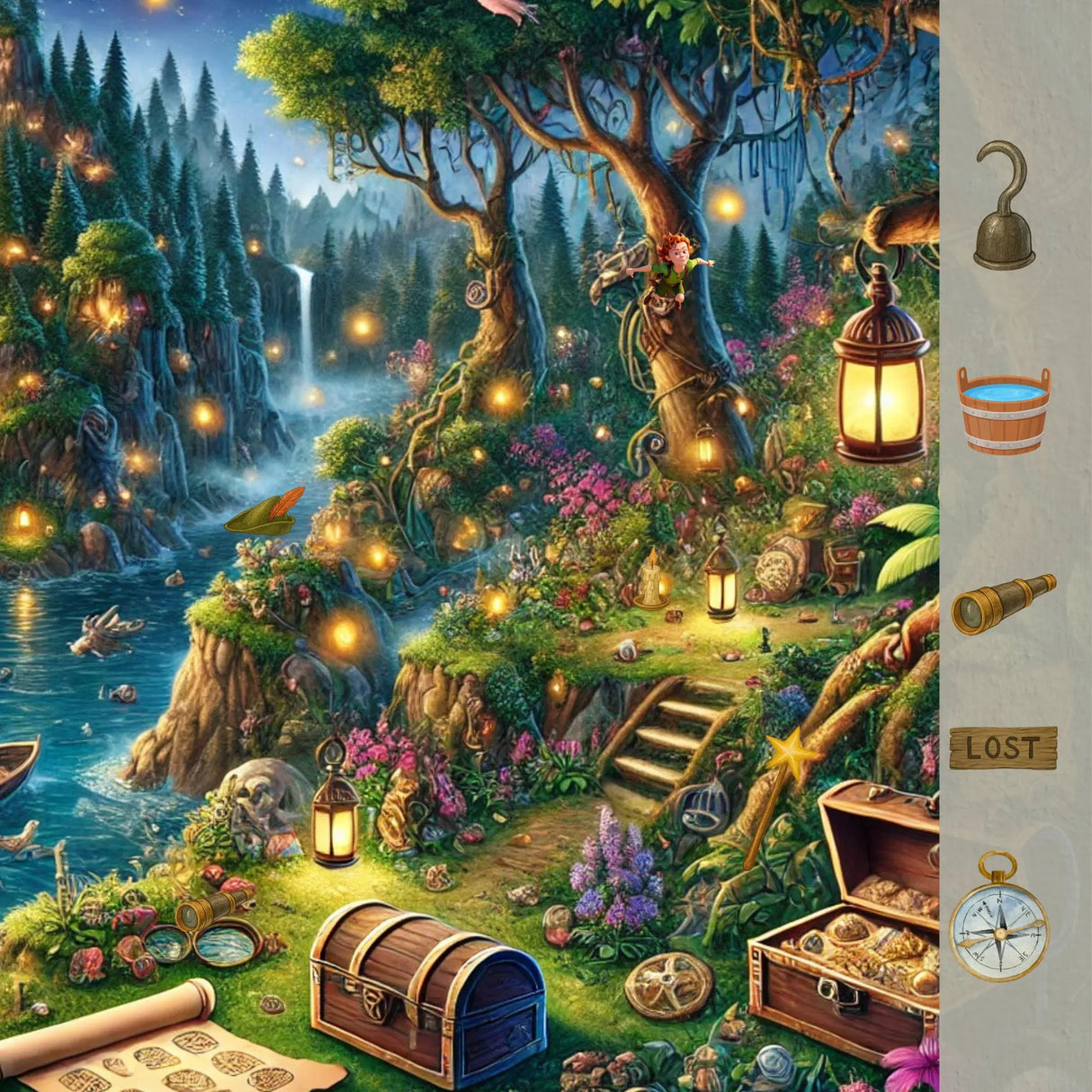Select the wooden LOST sign item

[x=1003, y=747]
